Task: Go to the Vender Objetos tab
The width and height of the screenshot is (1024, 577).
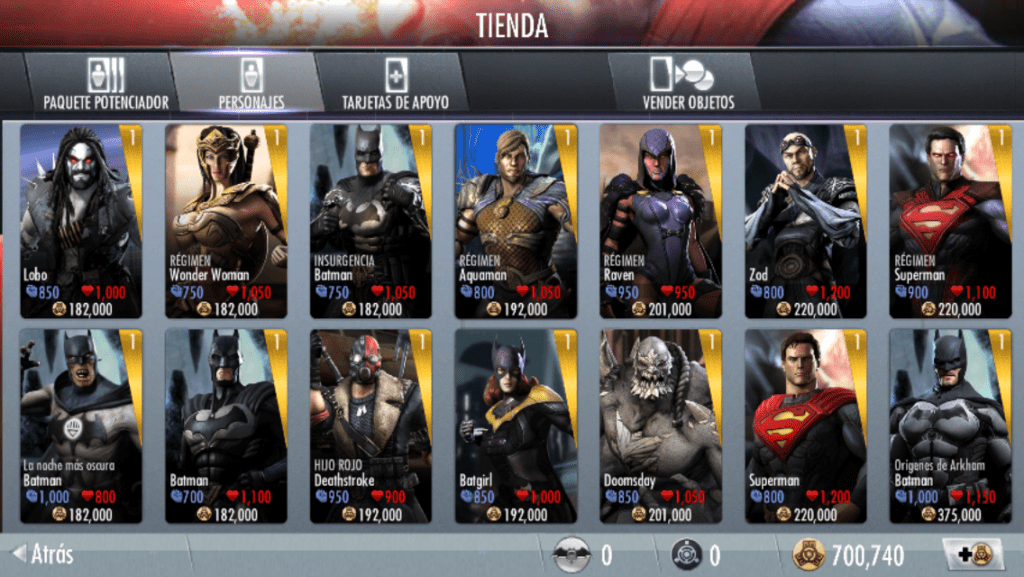Action: coord(688,83)
